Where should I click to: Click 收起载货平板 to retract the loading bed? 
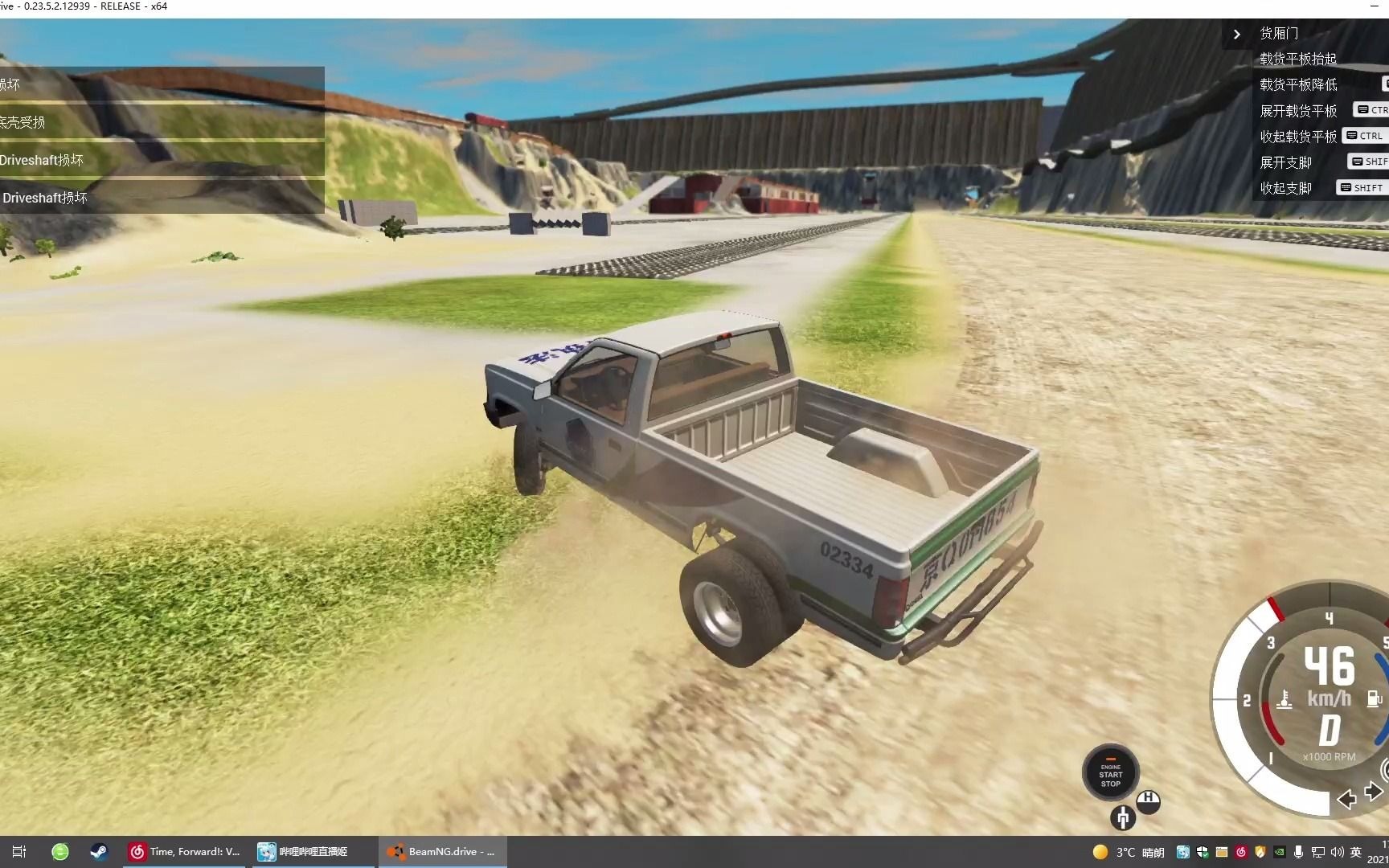1299,136
